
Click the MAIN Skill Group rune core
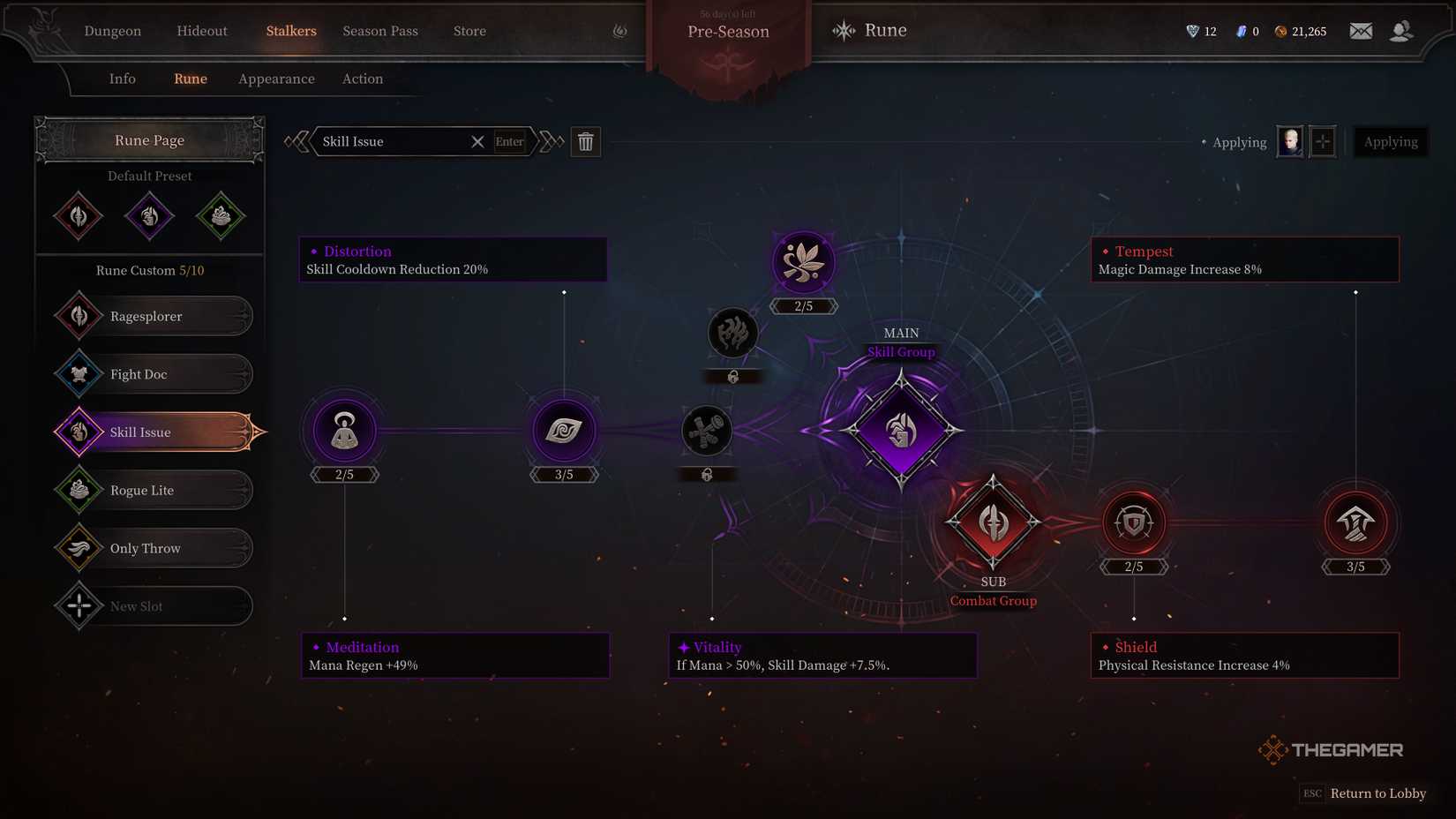click(x=900, y=431)
